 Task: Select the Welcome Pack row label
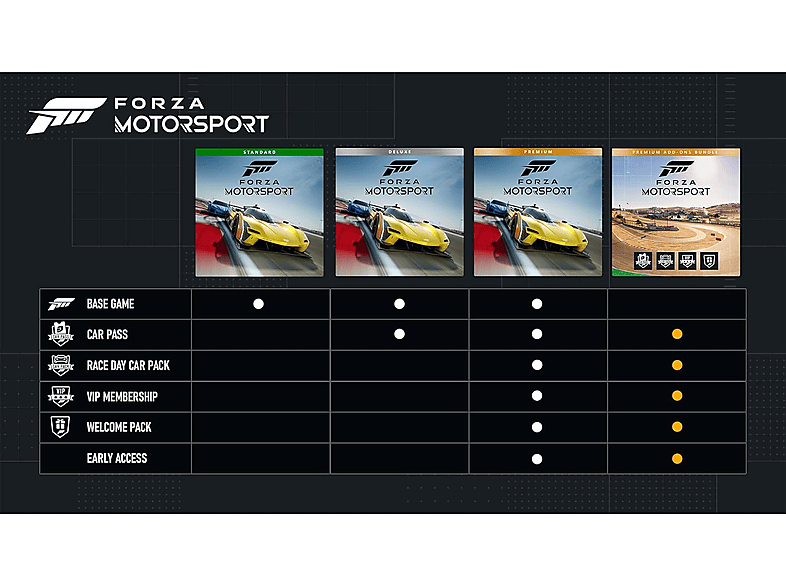[x=118, y=428]
